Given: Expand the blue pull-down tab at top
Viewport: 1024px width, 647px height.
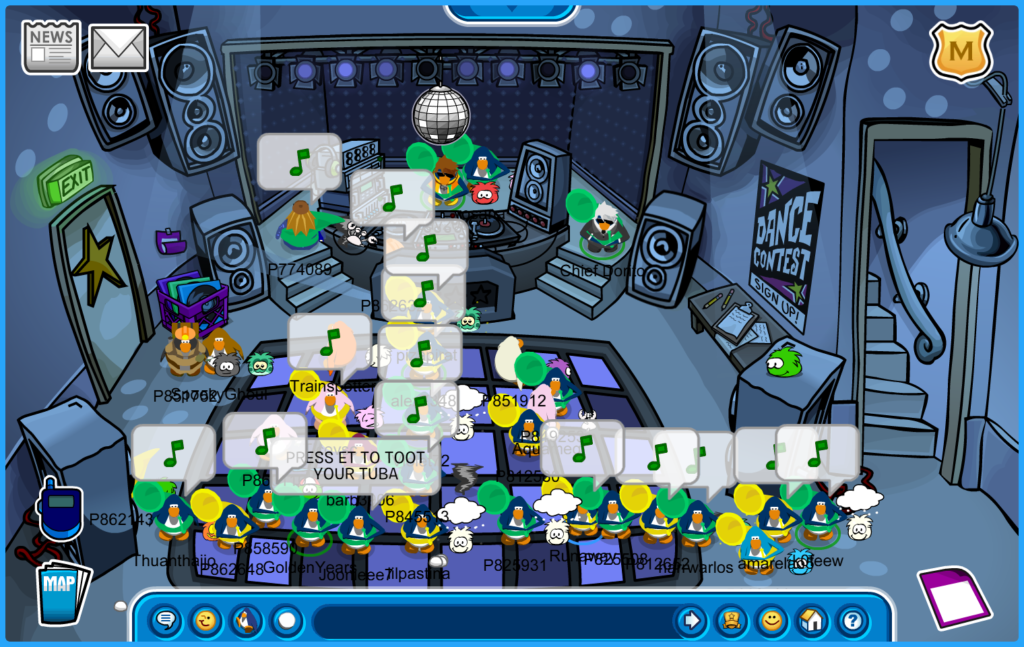Looking at the screenshot, I should tap(511, 11).
